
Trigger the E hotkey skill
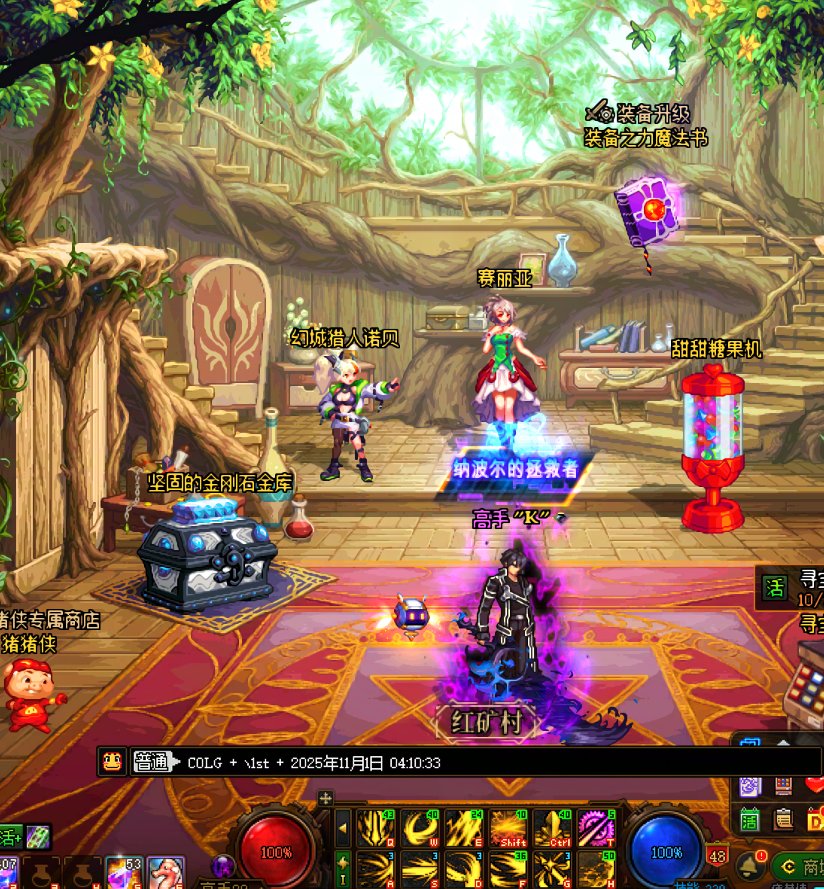pos(465,827)
